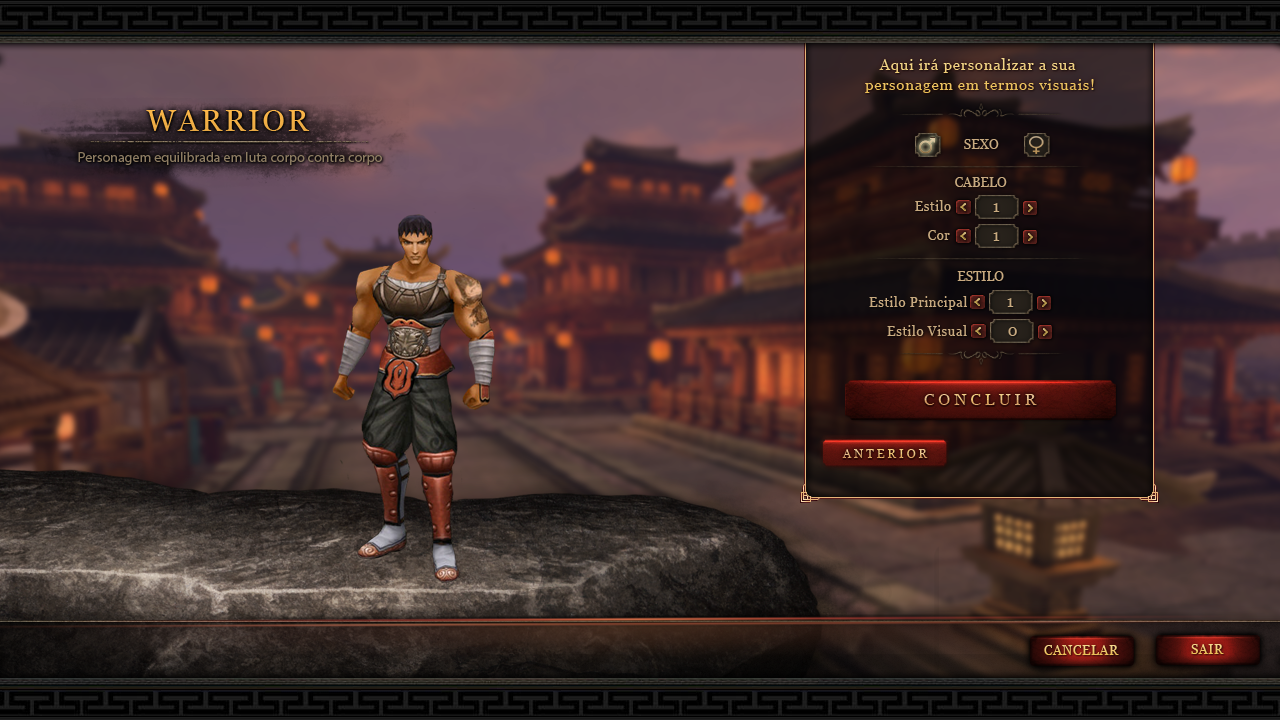Click the next hair Estilo arrow
This screenshot has width=1280, height=720.
click(1030, 207)
